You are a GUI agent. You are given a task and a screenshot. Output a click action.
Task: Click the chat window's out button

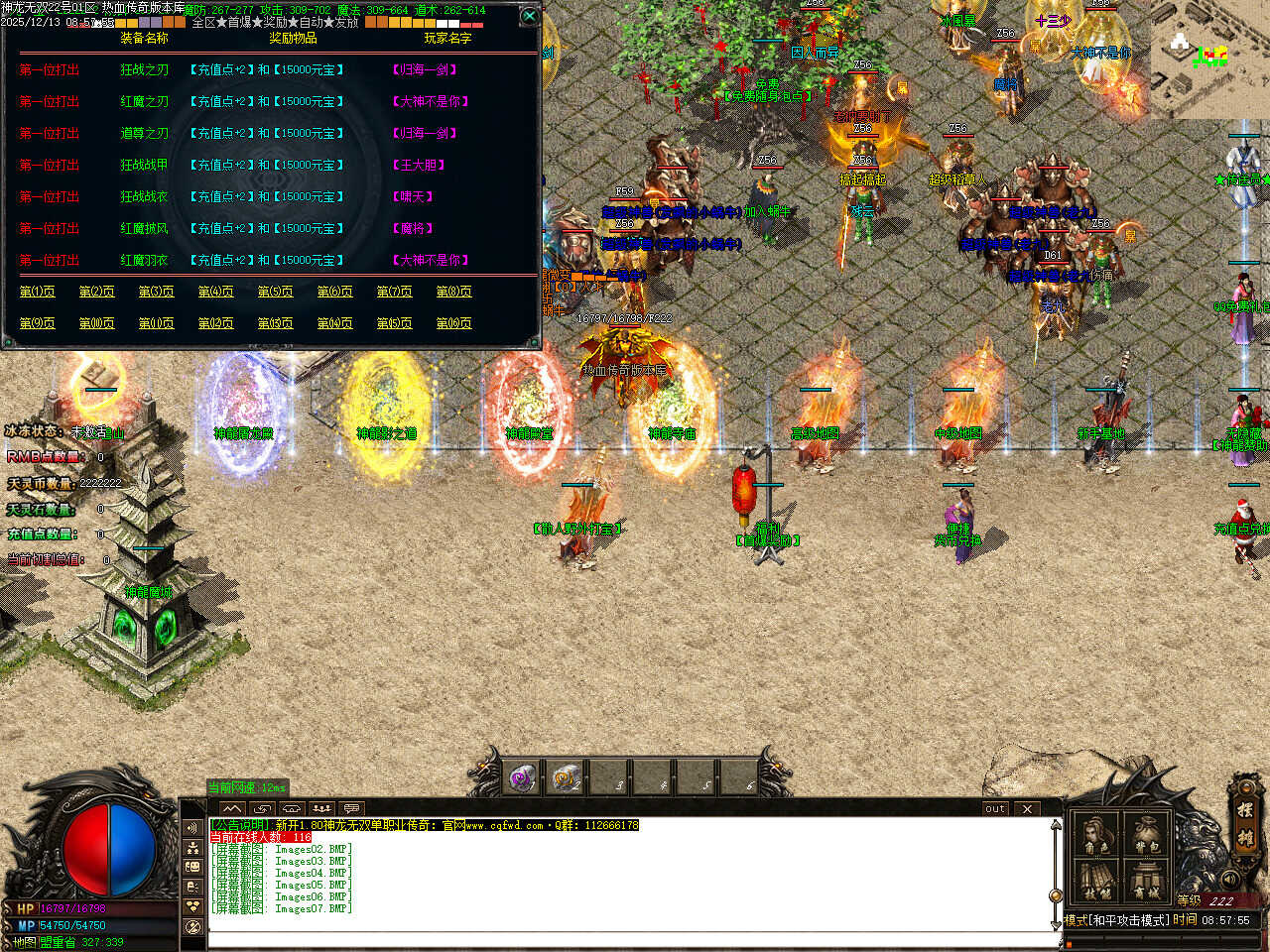[x=995, y=808]
